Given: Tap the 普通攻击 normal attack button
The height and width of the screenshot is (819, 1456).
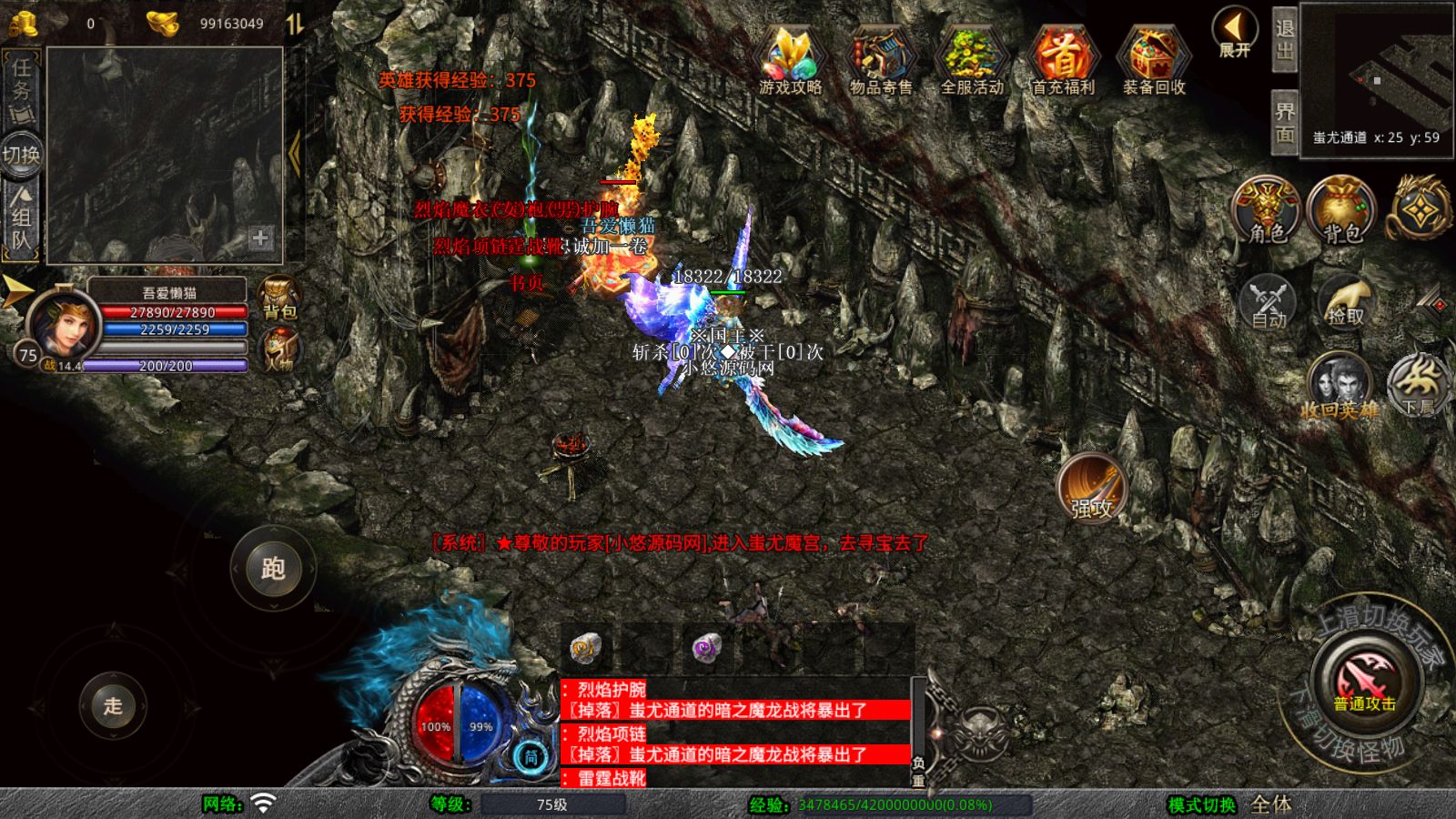Looking at the screenshot, I should click(1365, 682).
